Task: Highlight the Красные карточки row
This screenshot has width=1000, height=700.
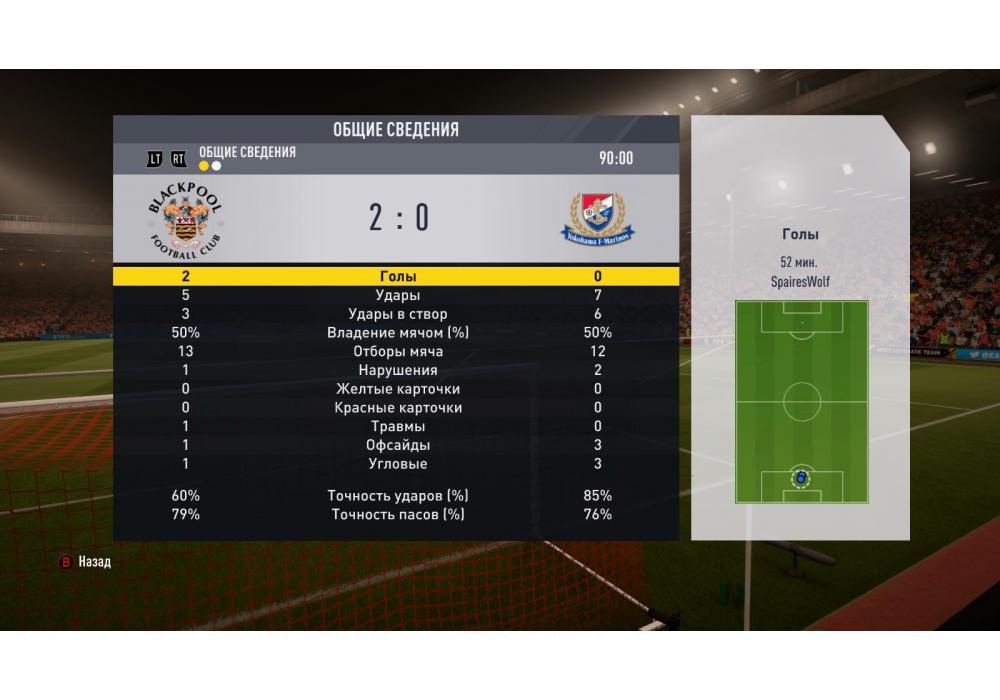Action: click(x=397, y=408)
